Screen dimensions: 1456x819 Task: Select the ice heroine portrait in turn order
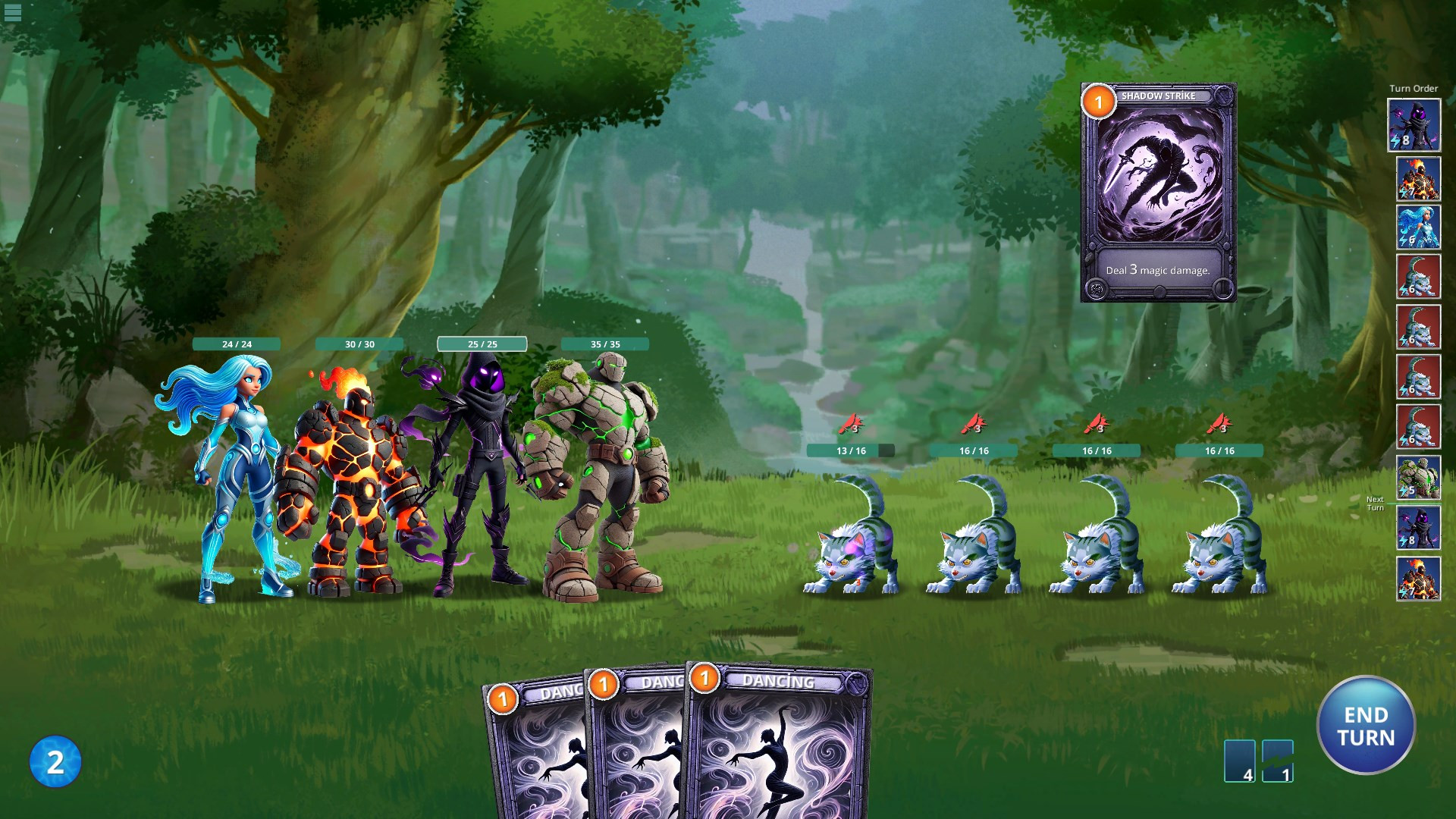pos(1418,227)
